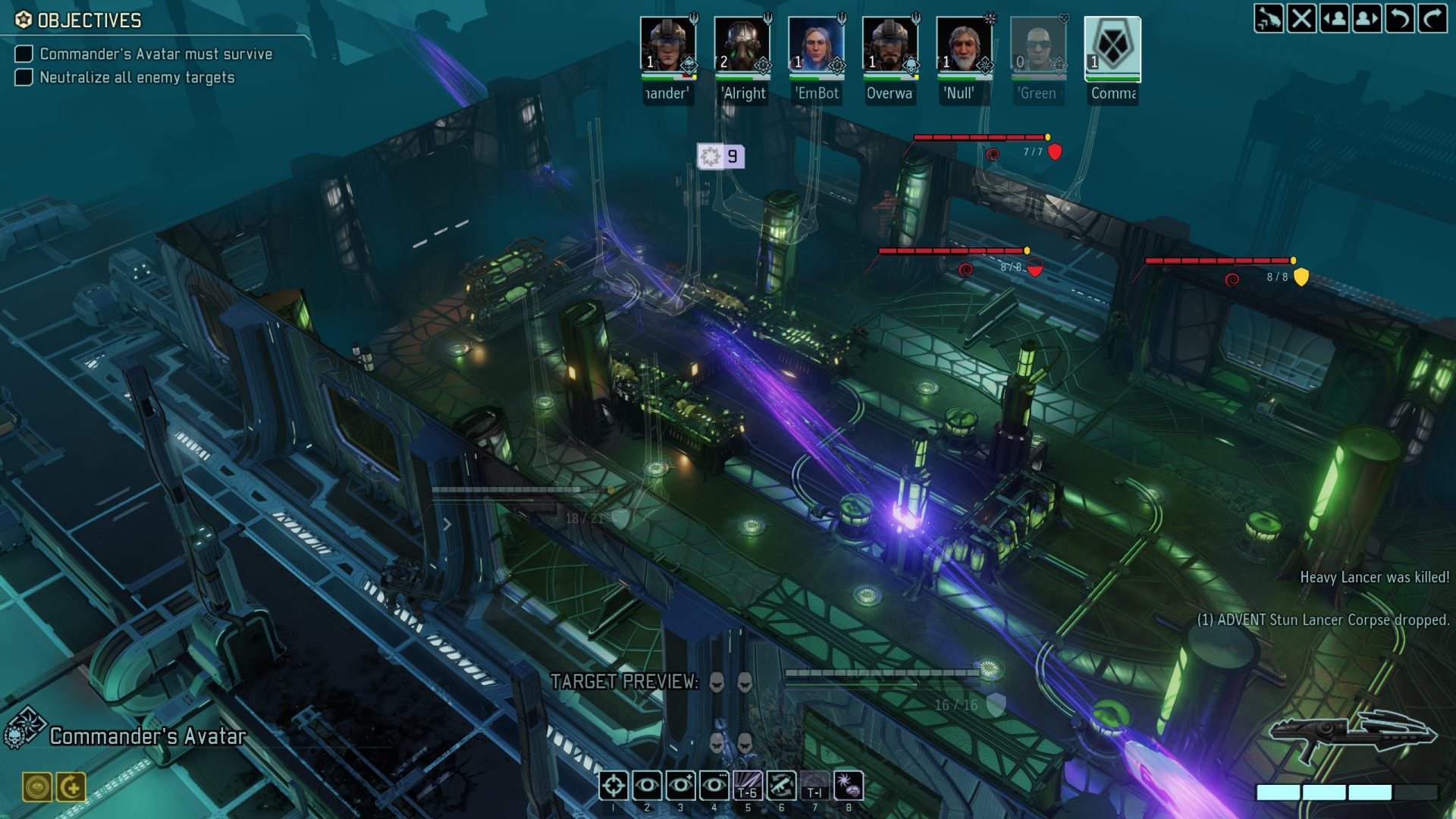
Task: Choose the greyed-out 'Green' soldier portrait
Action: [x=1038, y=47]
